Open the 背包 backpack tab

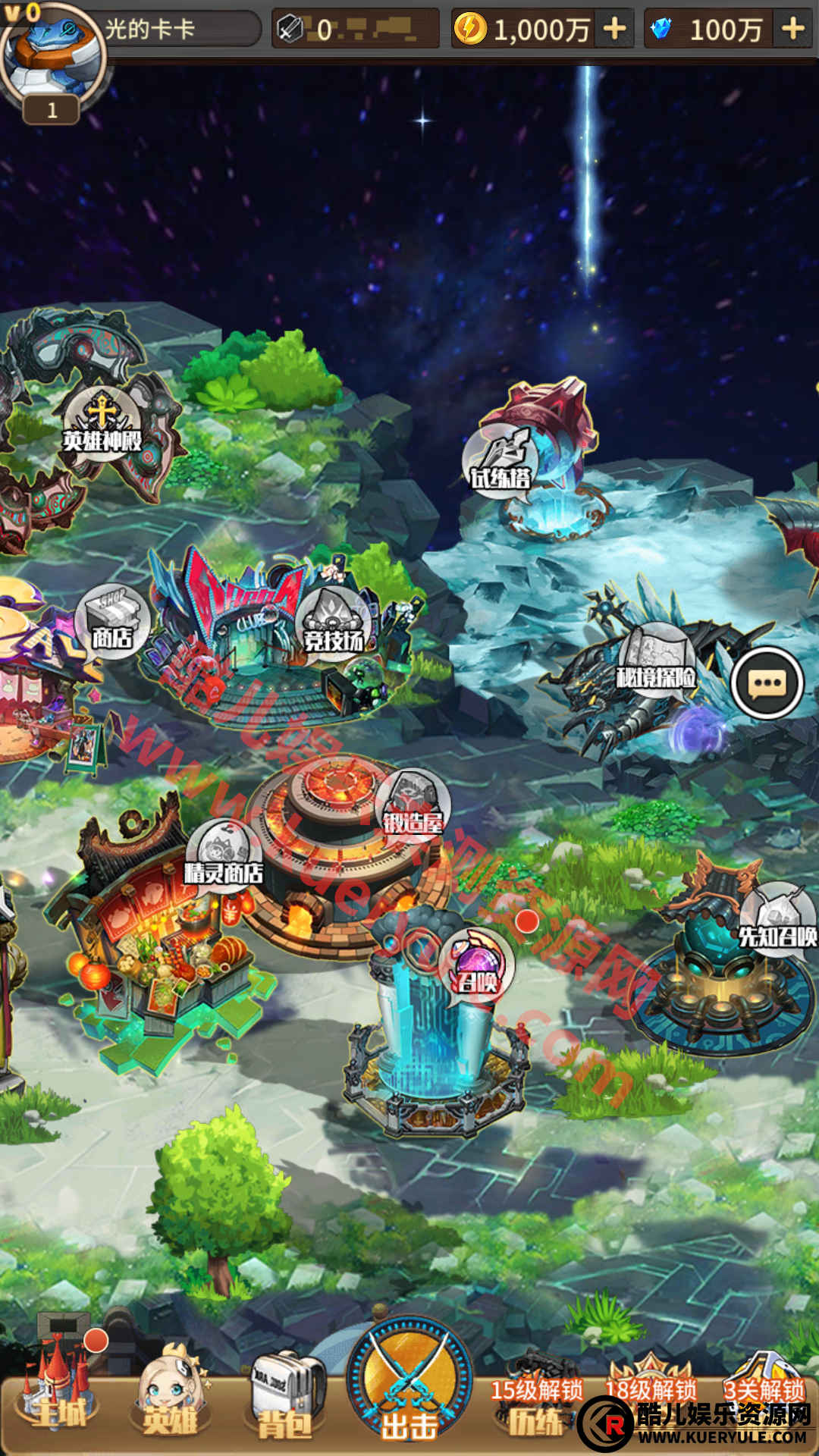tap(285, 1401)
